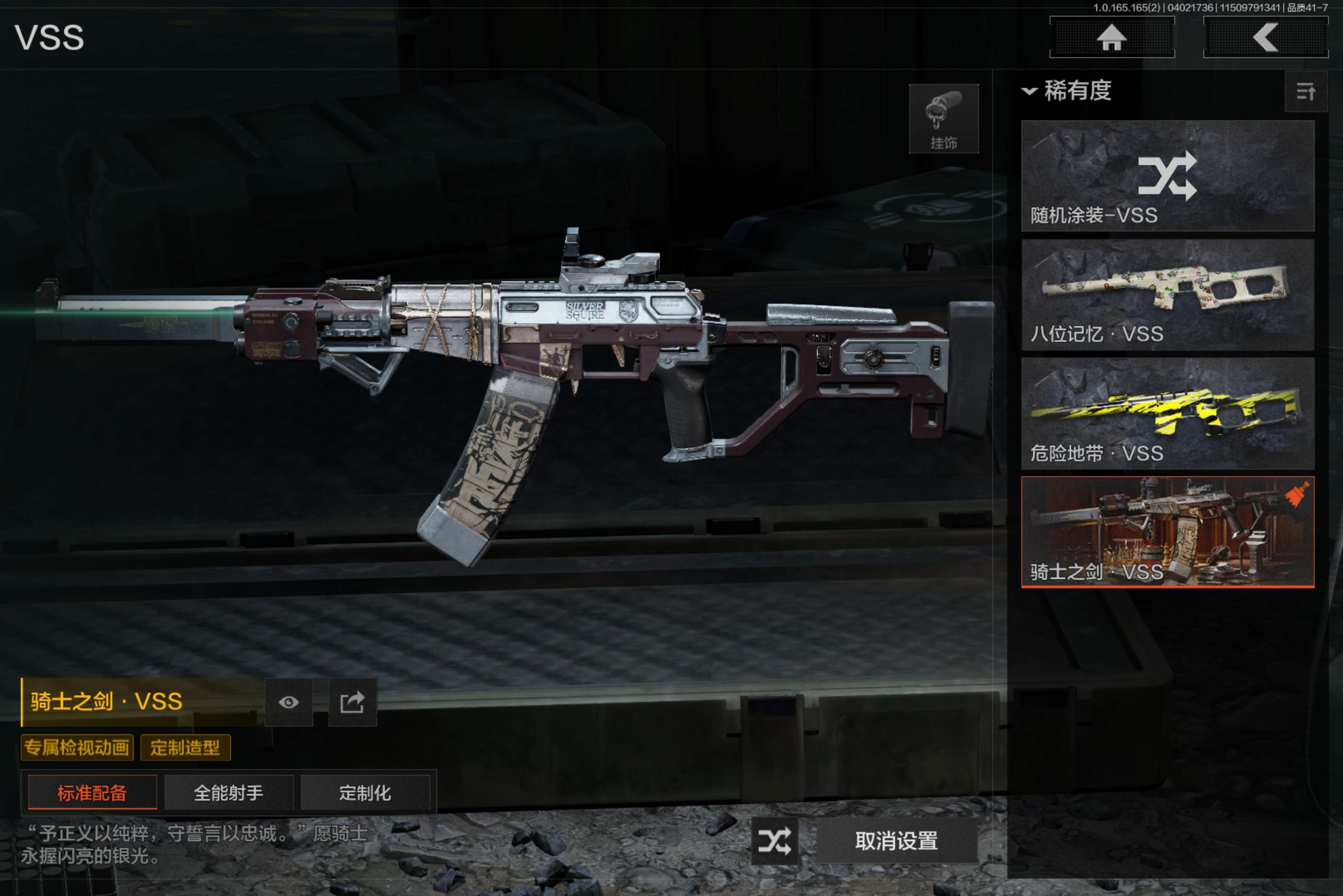The width and height of the screenshot is (1343, 896).
Task: Preview the skin with the eye icon
Action: [x=289, y=702]
